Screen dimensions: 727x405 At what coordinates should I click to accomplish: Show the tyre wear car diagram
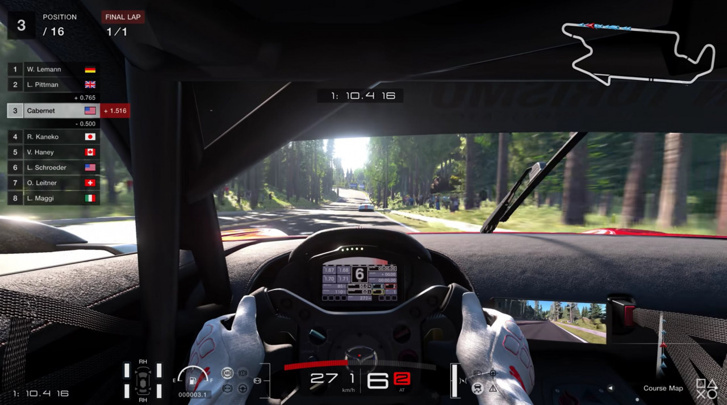click(143, 379)
